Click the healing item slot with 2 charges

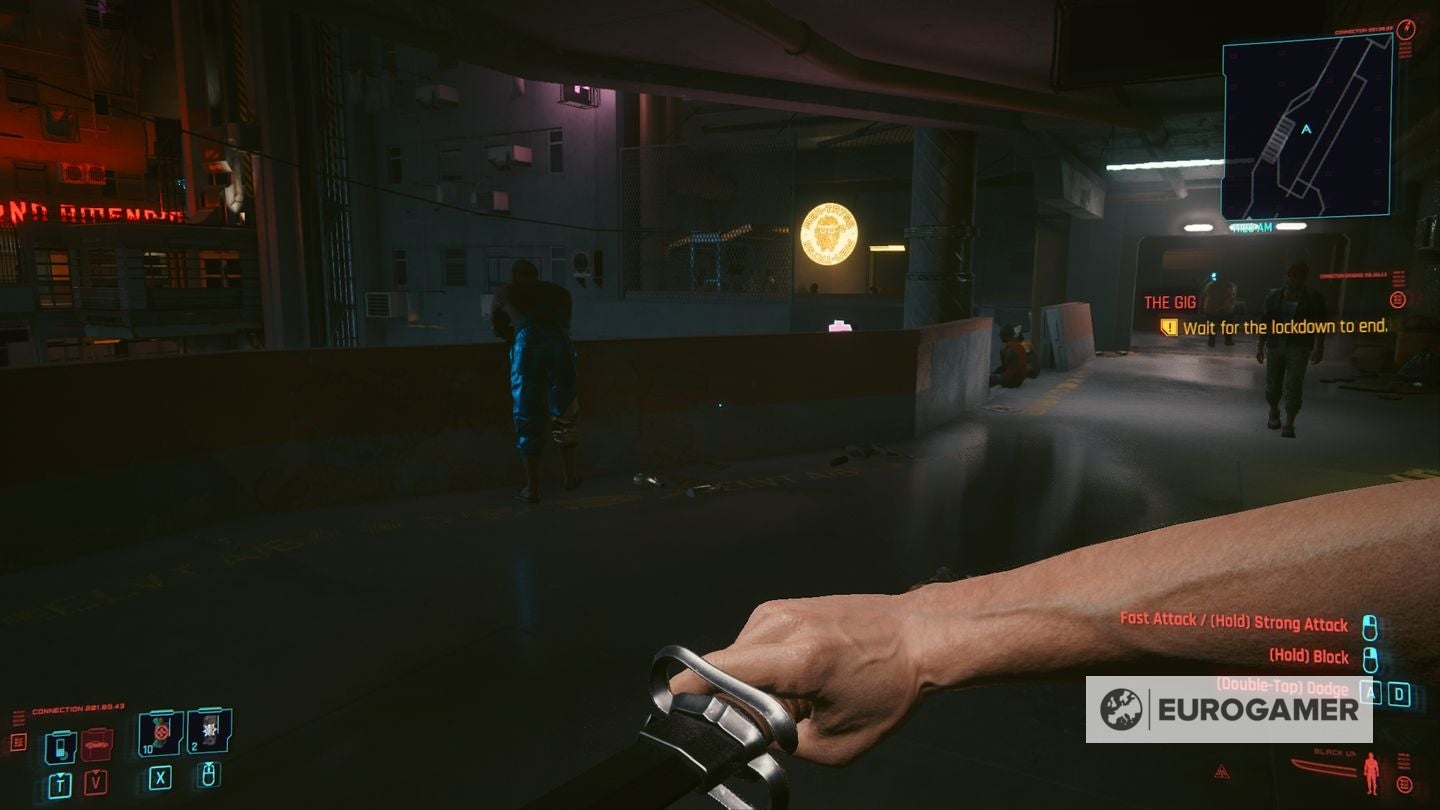[208, 731]
